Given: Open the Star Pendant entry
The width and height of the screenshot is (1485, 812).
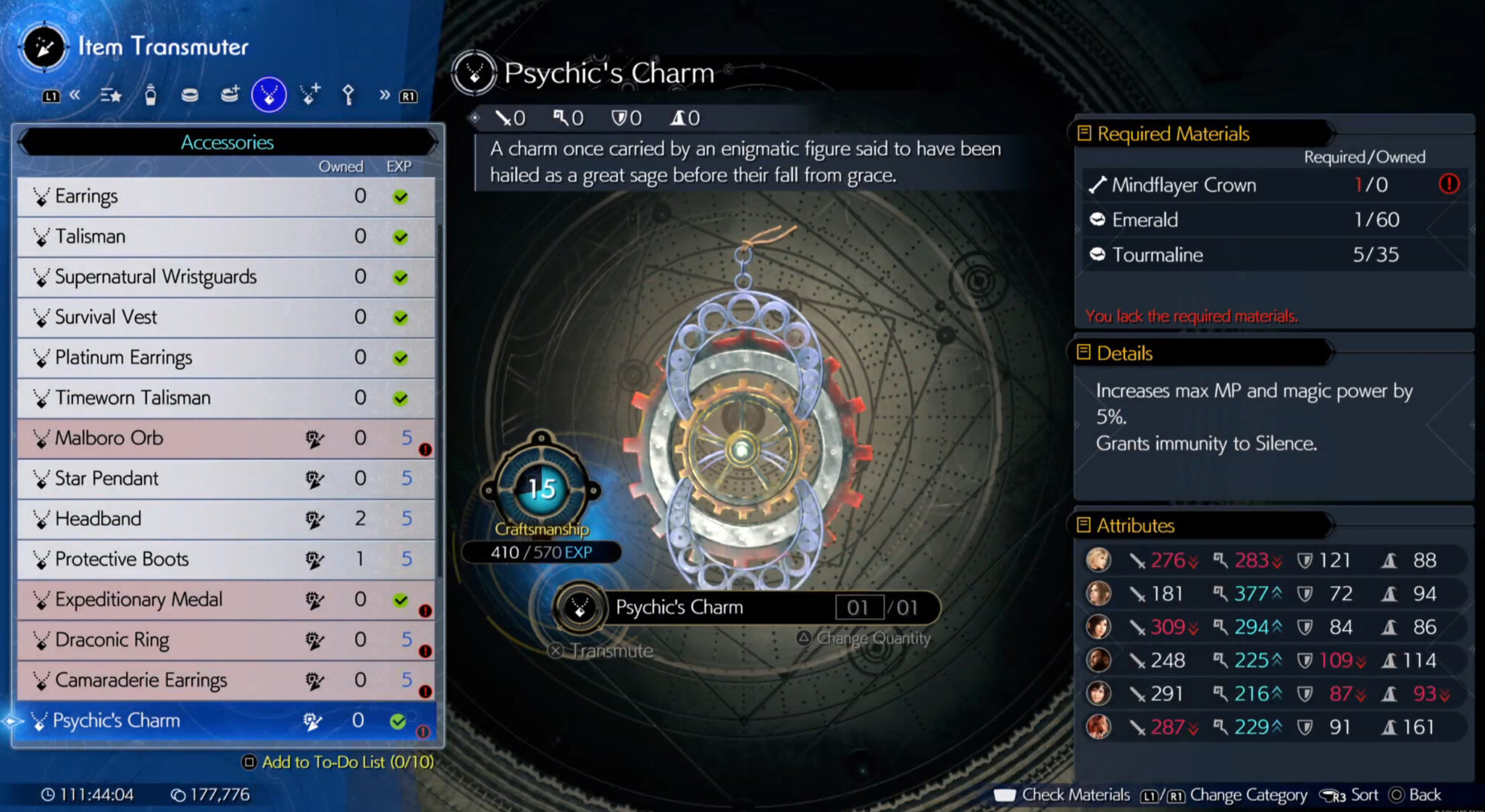Looking at the screenshot, I should (x=226, y=479).
